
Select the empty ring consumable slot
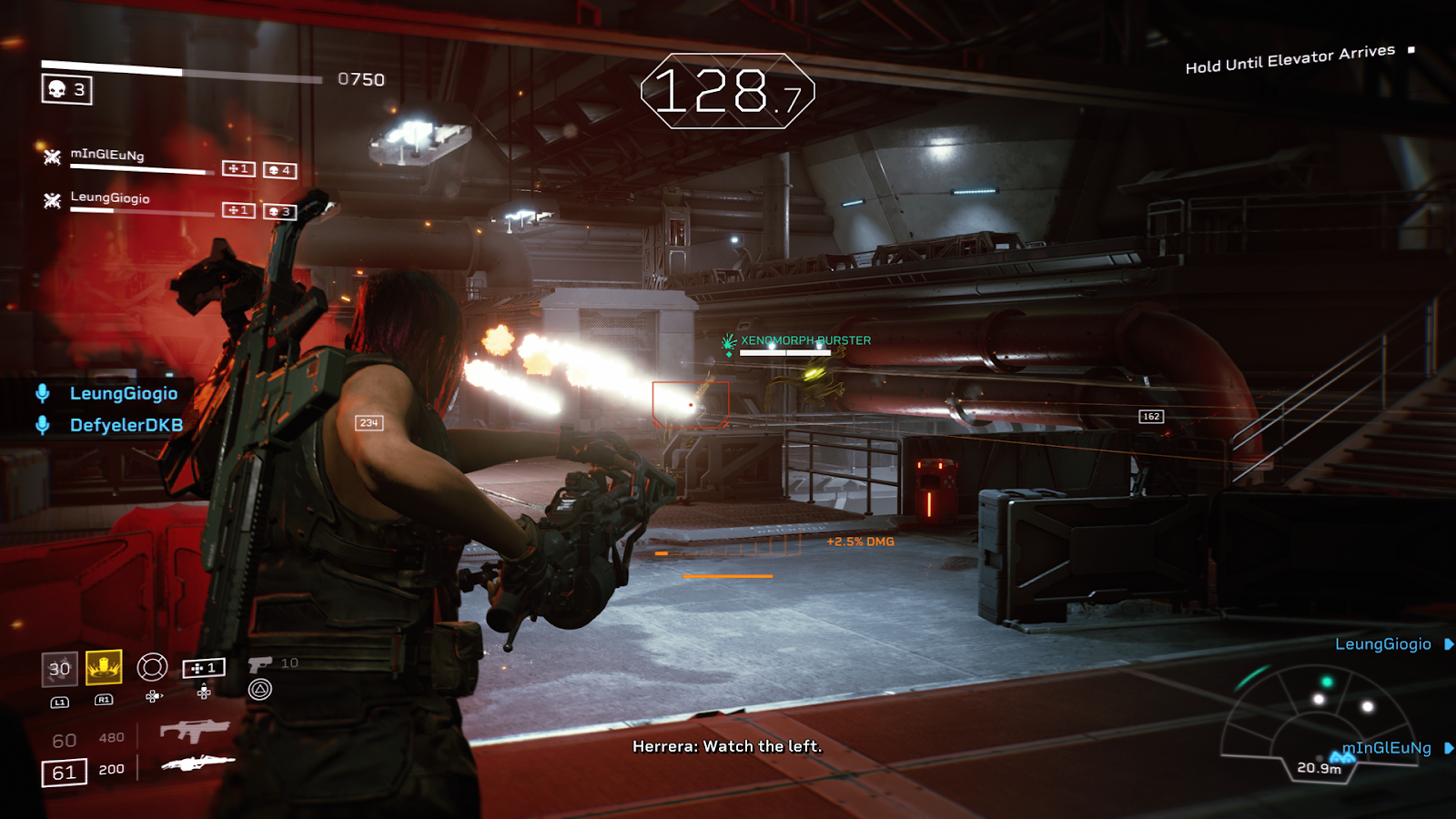(x=152, y=667)
